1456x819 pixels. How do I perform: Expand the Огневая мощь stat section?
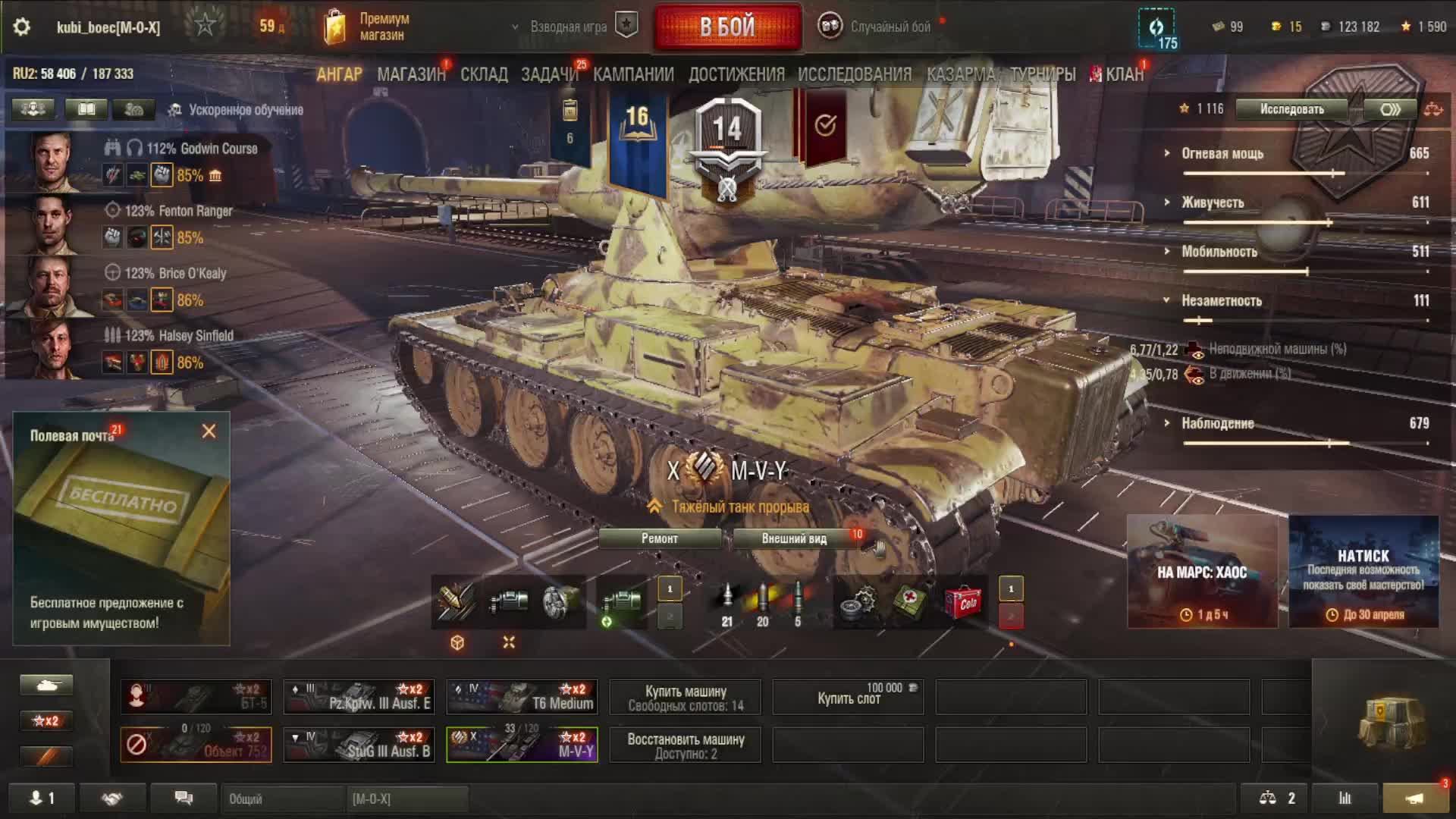[x=1222, y=154]
